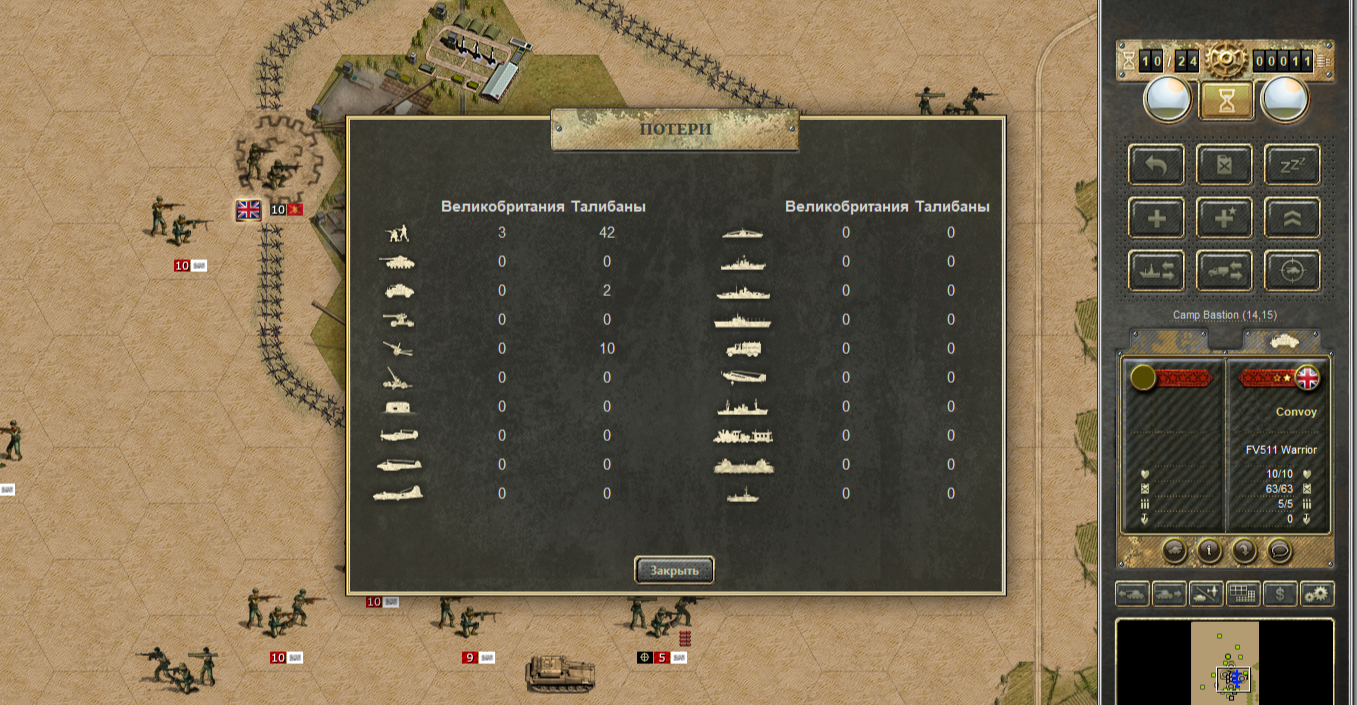The height and width of the screenshot is (705, 1357).
Task: Open the cogwheel menu at the panel top
Action: [x=1225, y=61]
